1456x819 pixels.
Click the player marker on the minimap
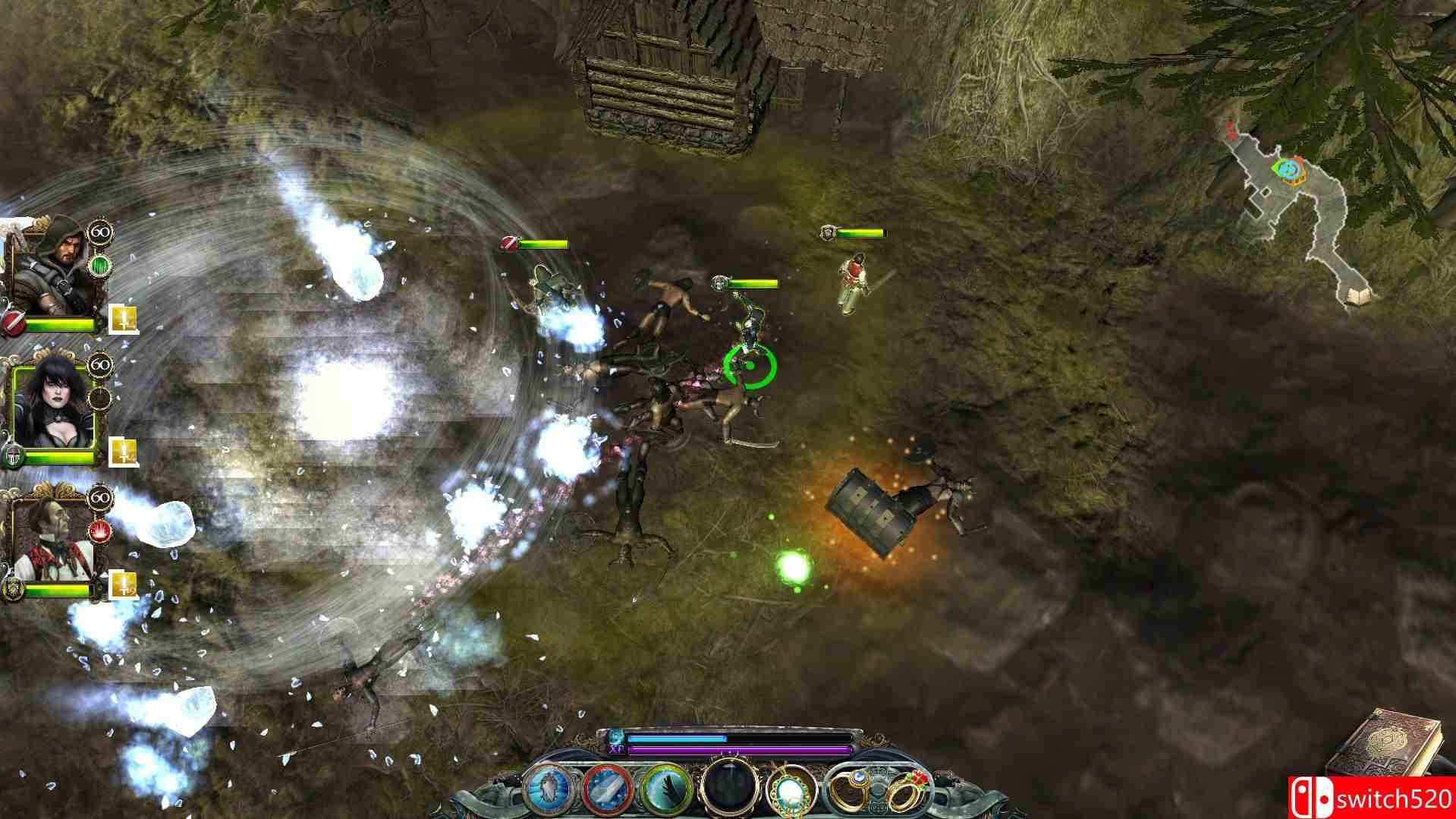click(1289, 169)
